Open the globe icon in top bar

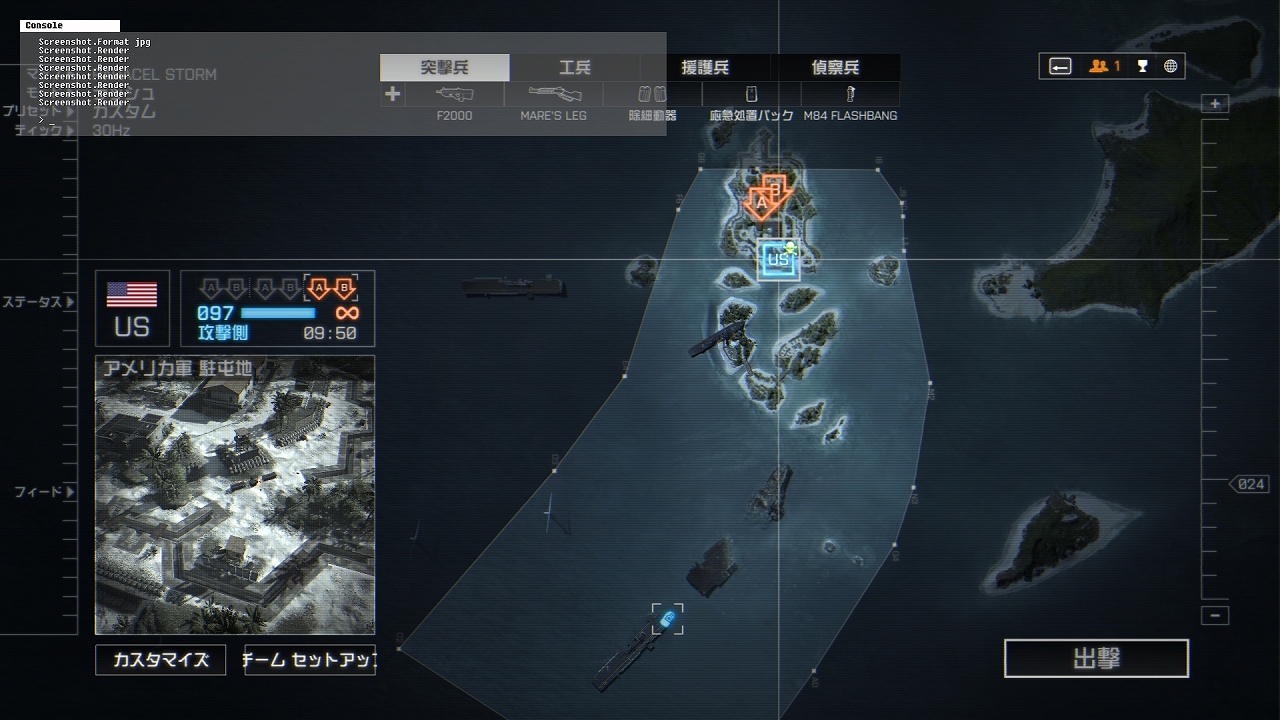1170,66
